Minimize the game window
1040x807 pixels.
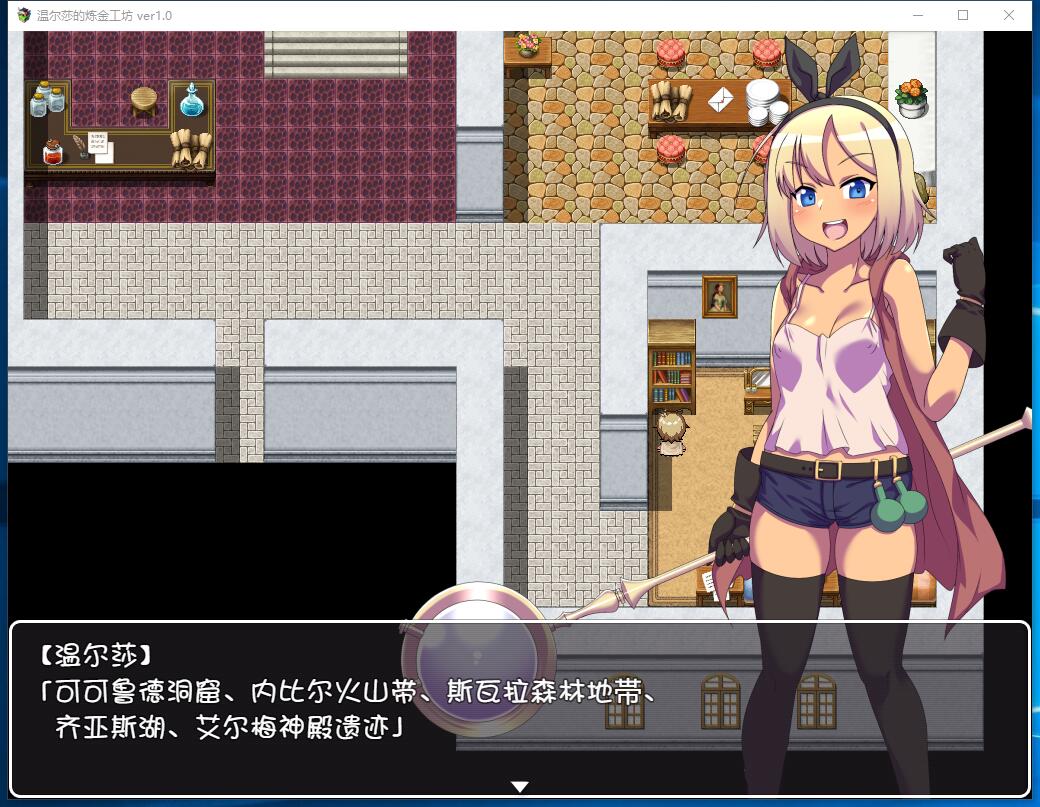point(918,15)
